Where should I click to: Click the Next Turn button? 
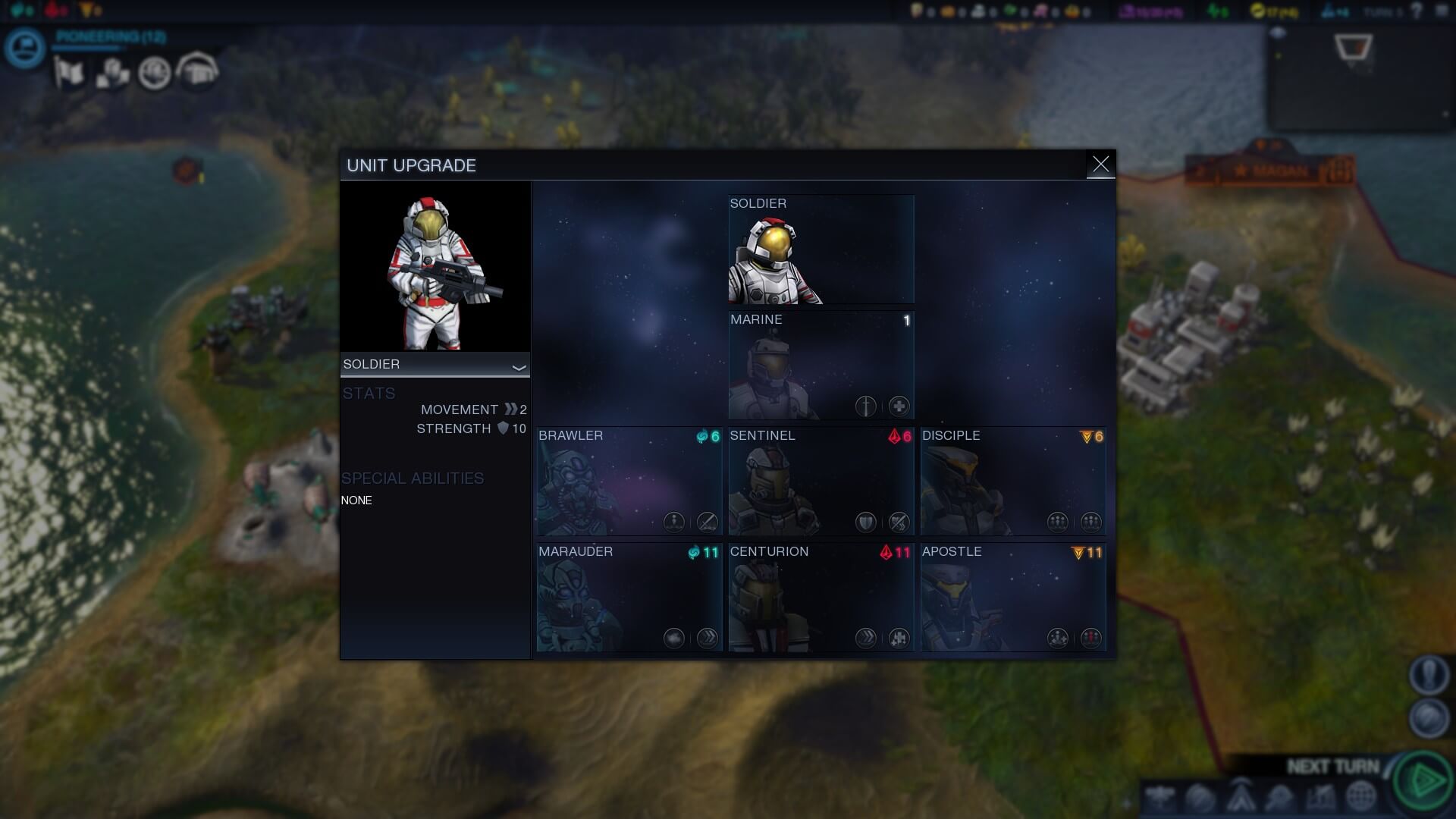(x=1424, y=780)
